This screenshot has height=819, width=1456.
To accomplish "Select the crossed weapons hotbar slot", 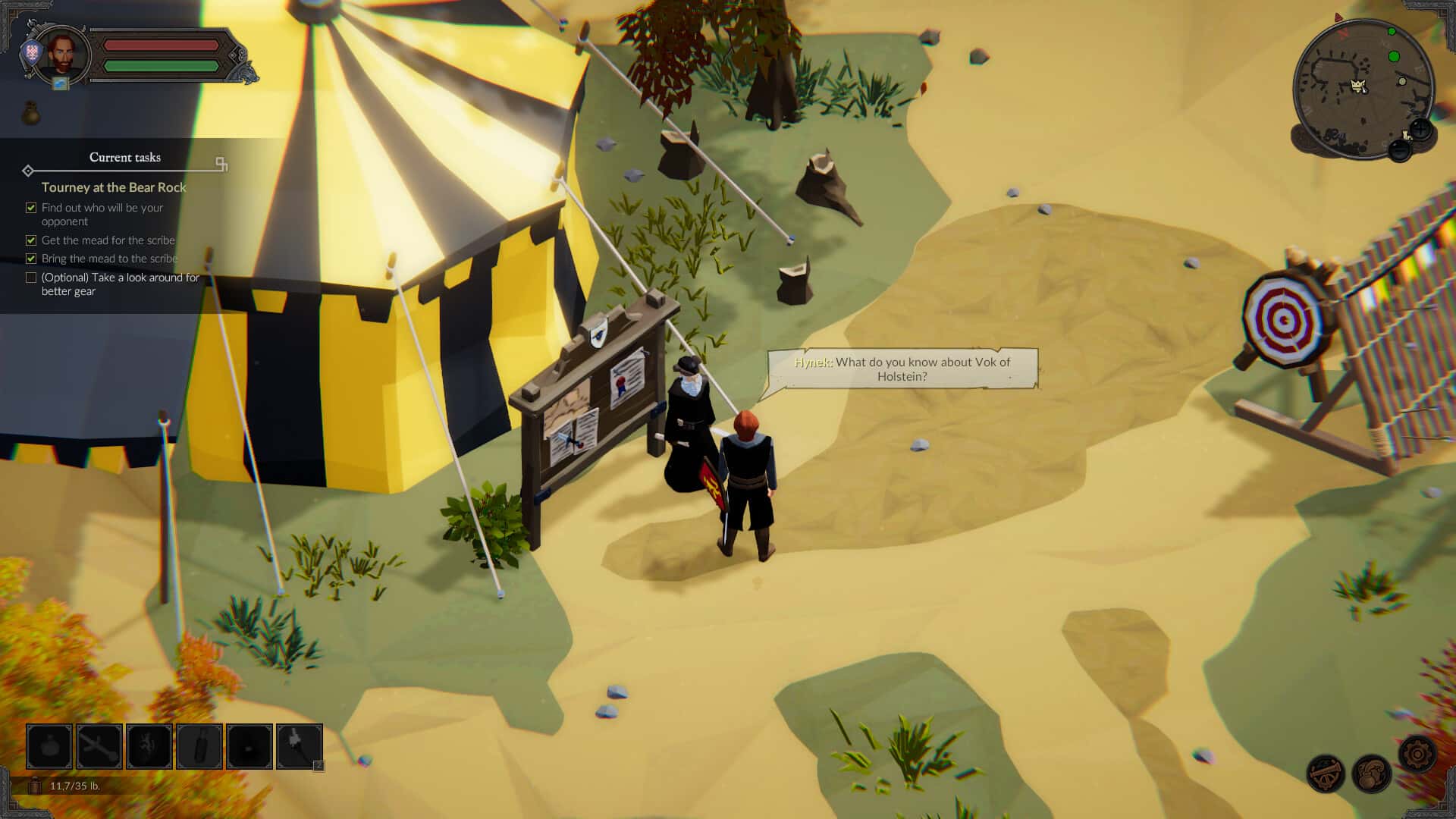I will 99,747.
